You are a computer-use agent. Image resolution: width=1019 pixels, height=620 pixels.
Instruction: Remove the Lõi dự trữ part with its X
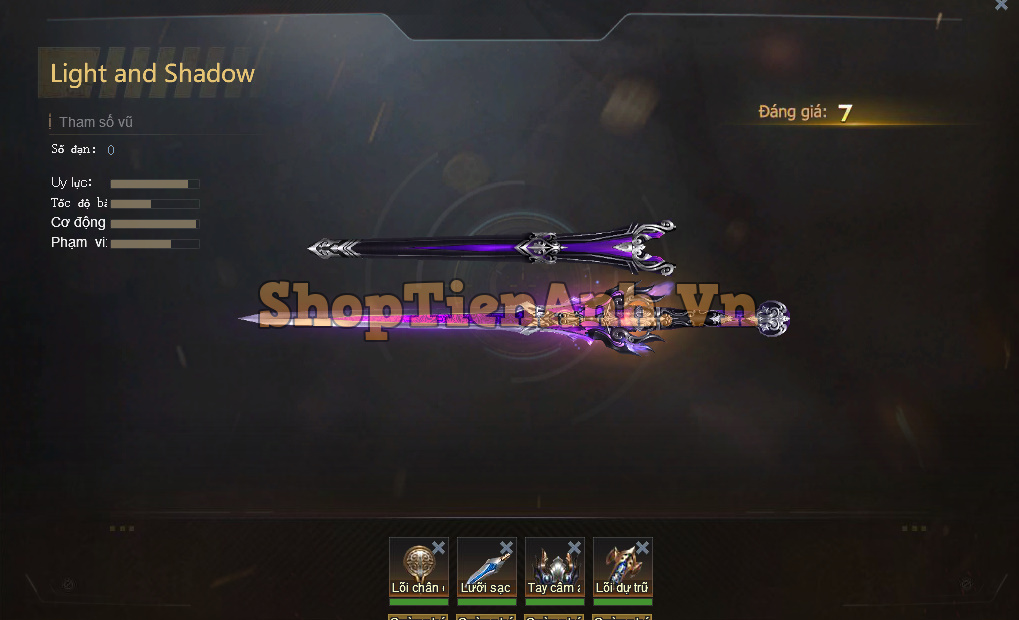tap(642, 548)
